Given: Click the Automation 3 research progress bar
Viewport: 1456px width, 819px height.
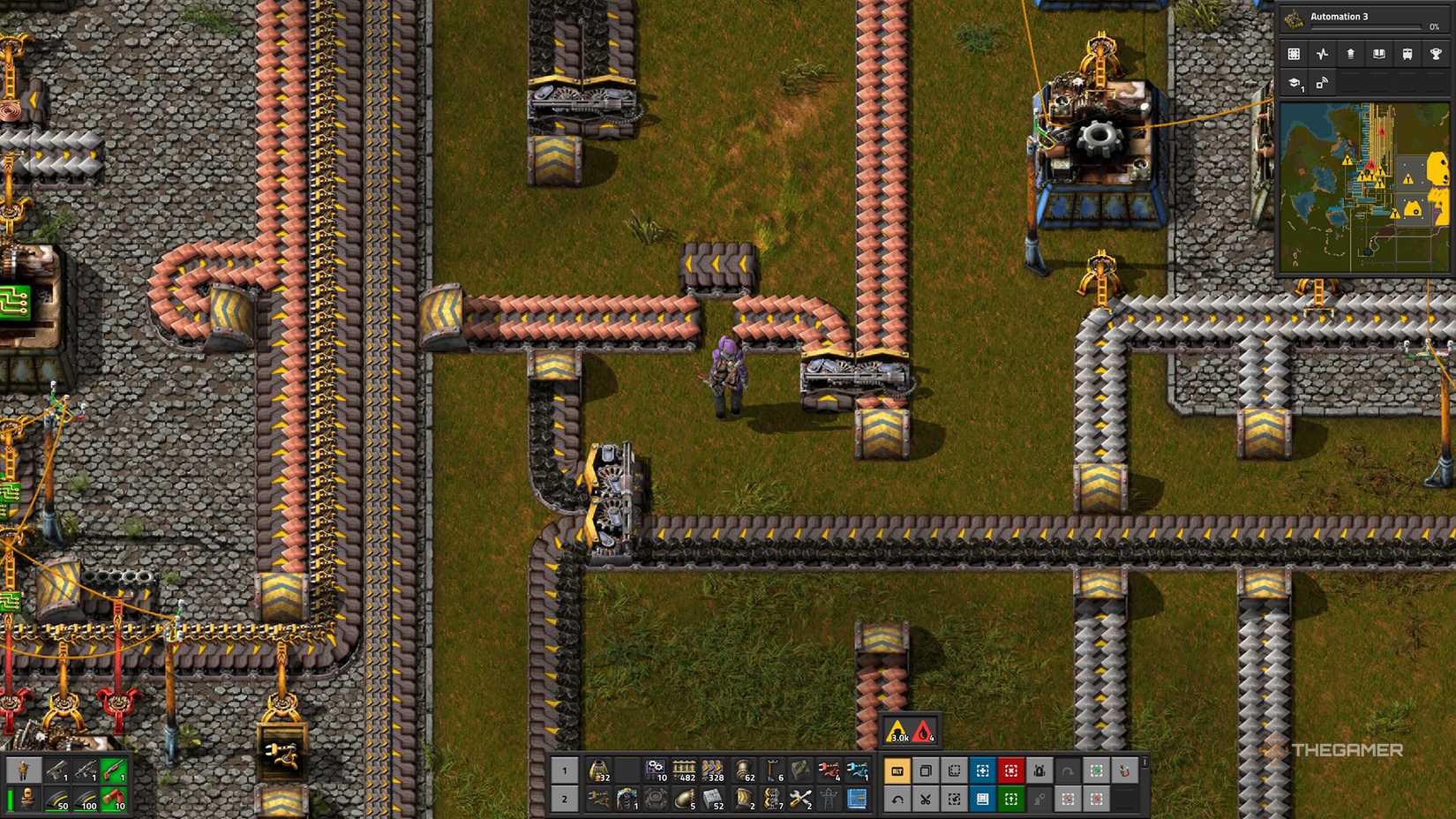Looking at the screenshot, I should (1366, 26).
